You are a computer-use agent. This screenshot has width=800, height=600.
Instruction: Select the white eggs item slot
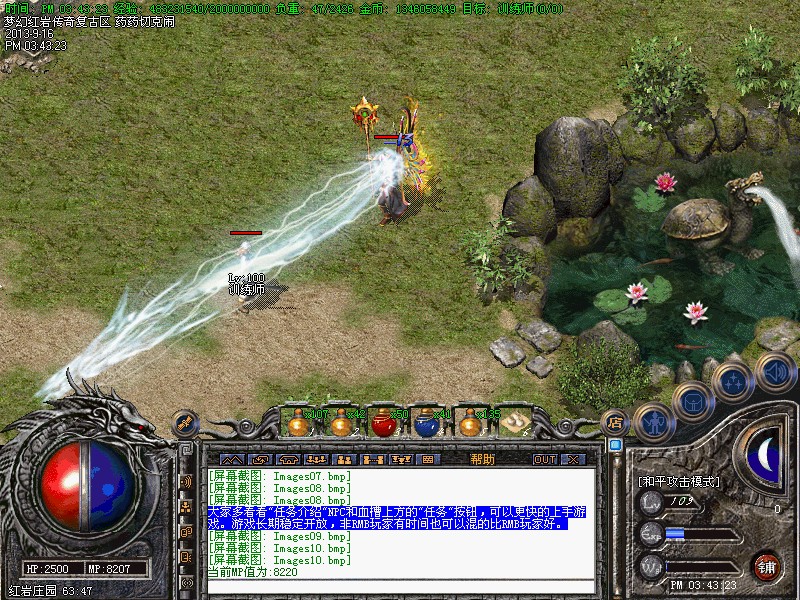515,422
